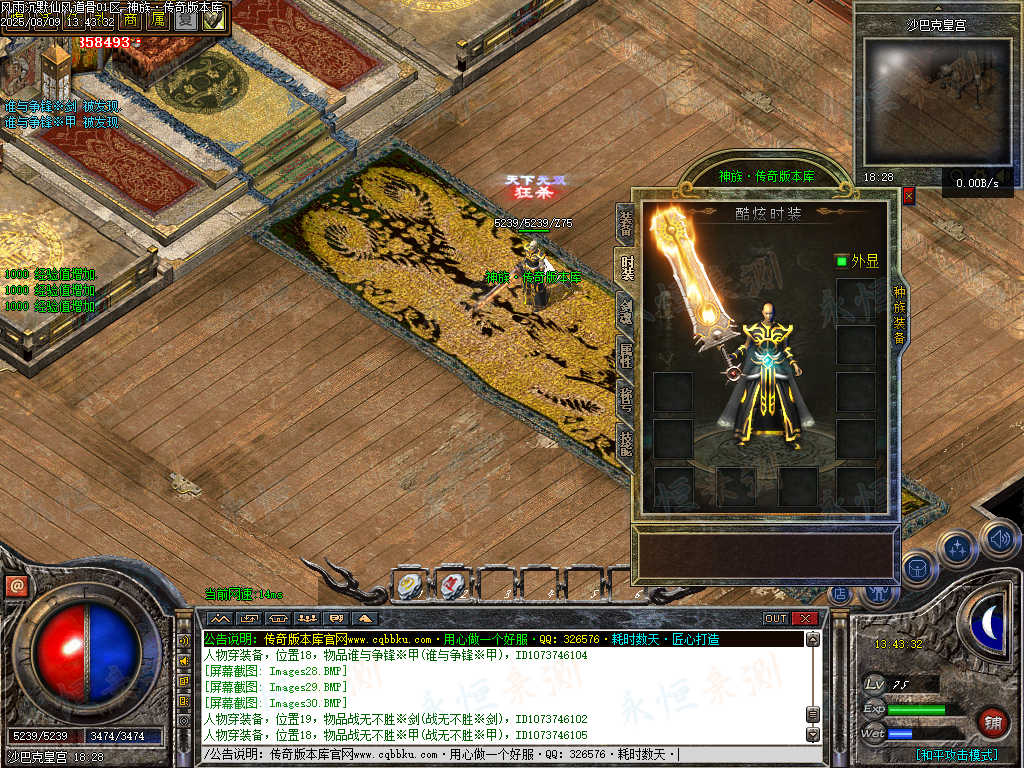Switch to the 装备 equipment tab

pos(625,225)
